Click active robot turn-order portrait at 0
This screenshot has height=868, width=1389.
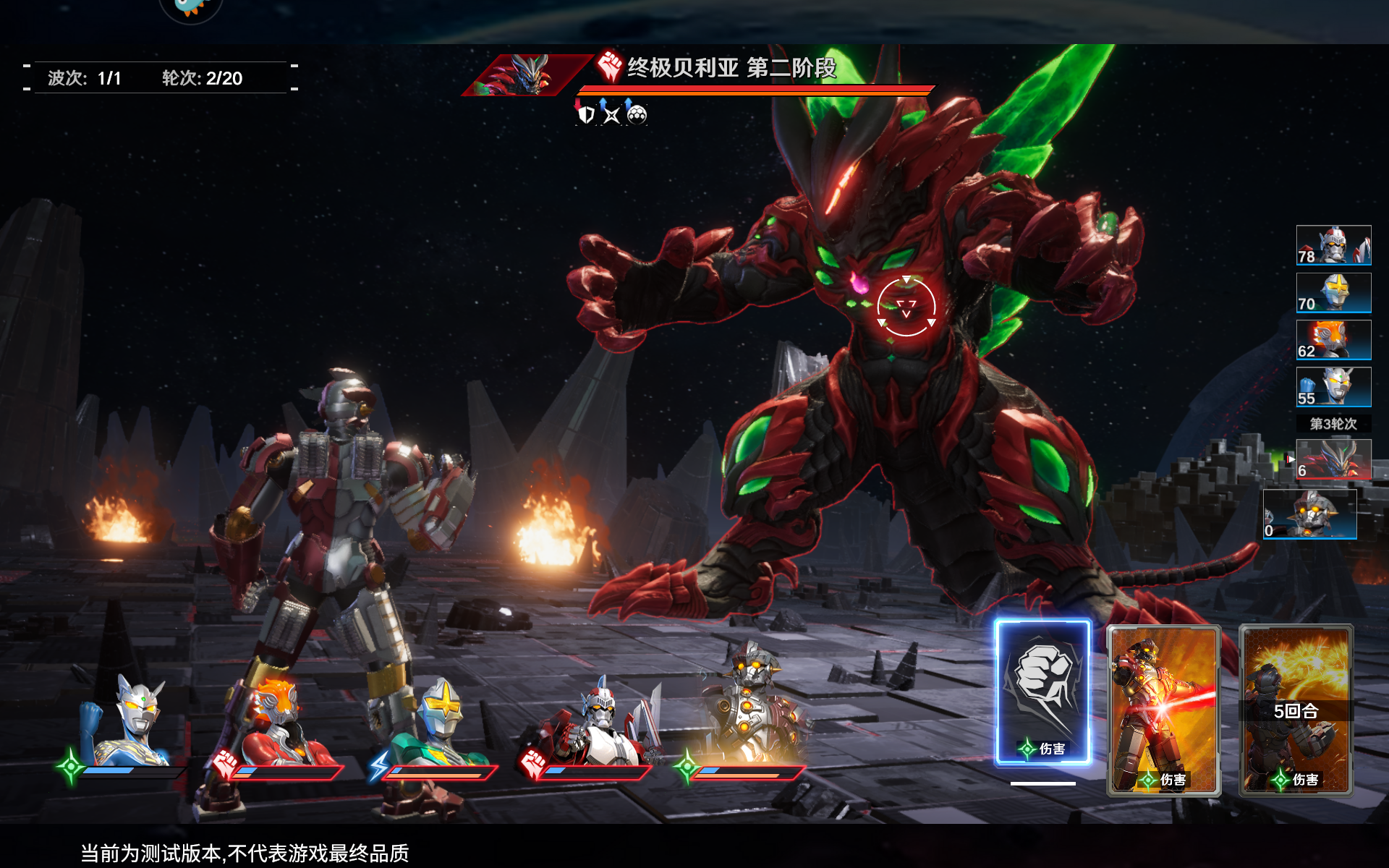1309,514
